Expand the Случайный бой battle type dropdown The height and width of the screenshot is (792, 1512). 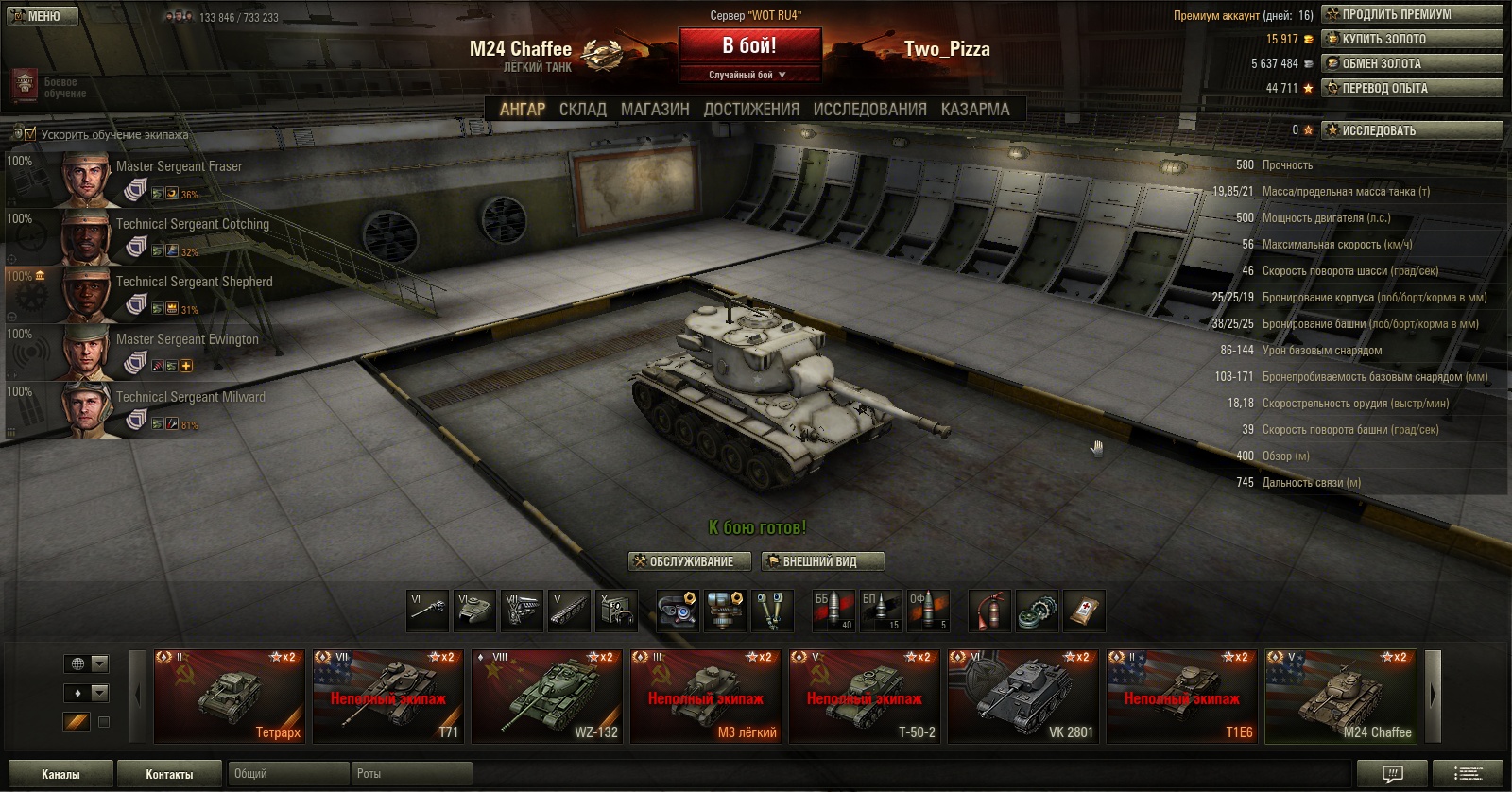click(x=748, y=75)
